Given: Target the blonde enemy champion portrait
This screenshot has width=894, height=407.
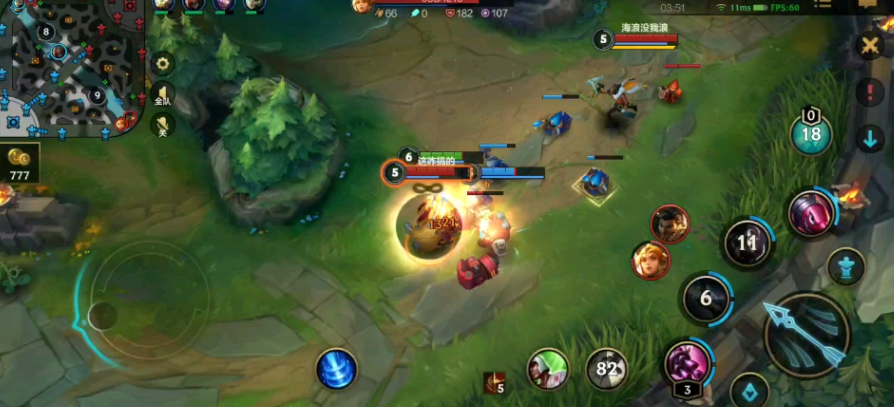Looking at the screenshot, I should 651,261.
